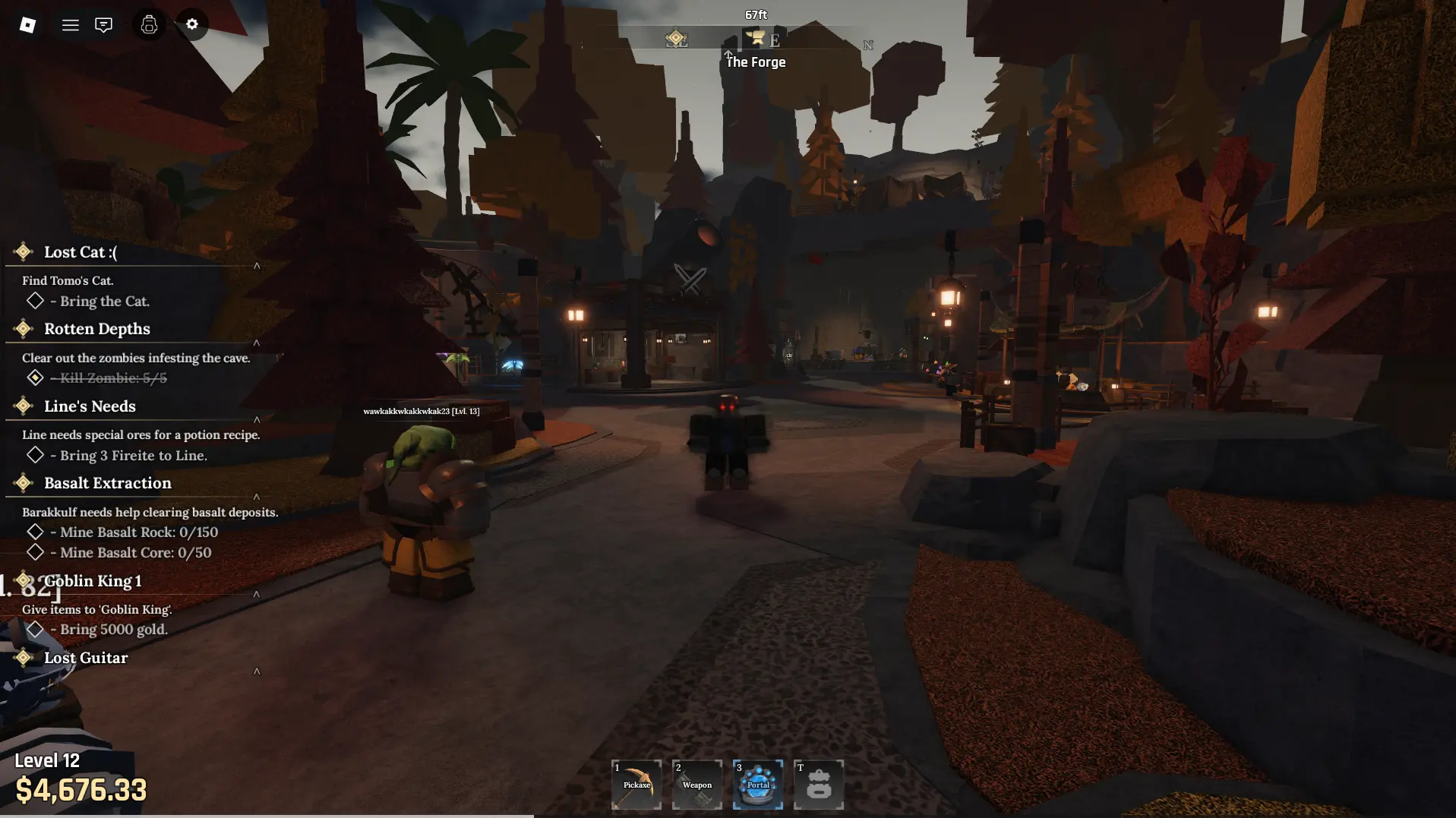Image resolution: width=1456 pixels, height=818 pixels.
Task: Toggle the 'Bring 3 Fireite to Line' diamond
Action: point(35,454)
